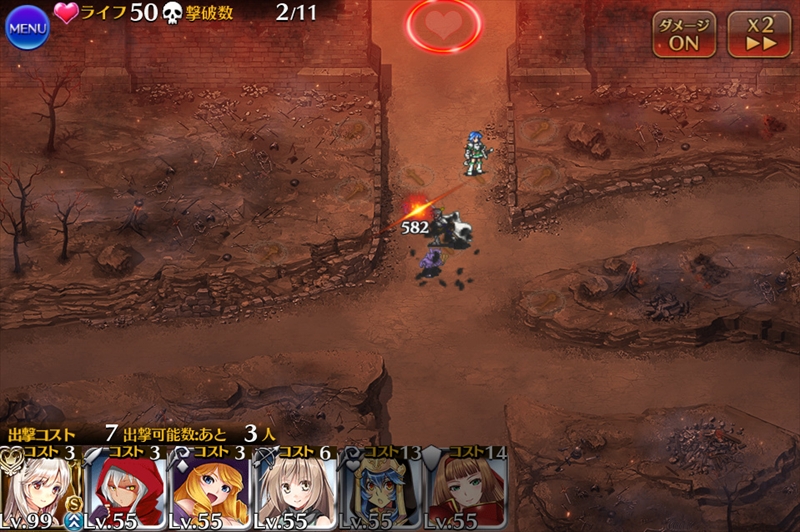This screenshot has width=800, height=532.
Task: Choose the red-hooded unit card
Action: pyautogui.click(x=126, y=489)
